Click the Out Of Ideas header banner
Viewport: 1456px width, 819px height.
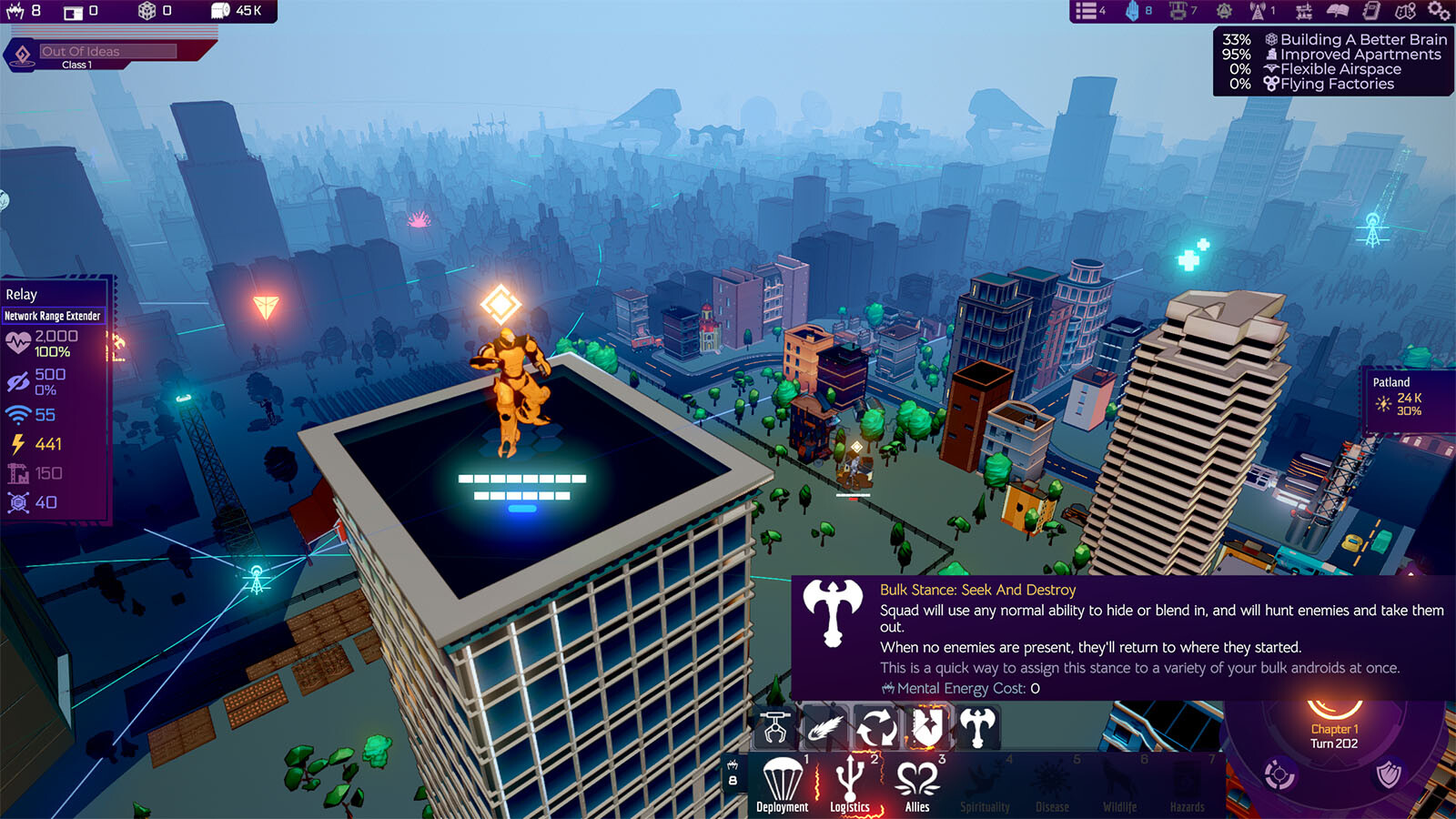pos(108,52)
